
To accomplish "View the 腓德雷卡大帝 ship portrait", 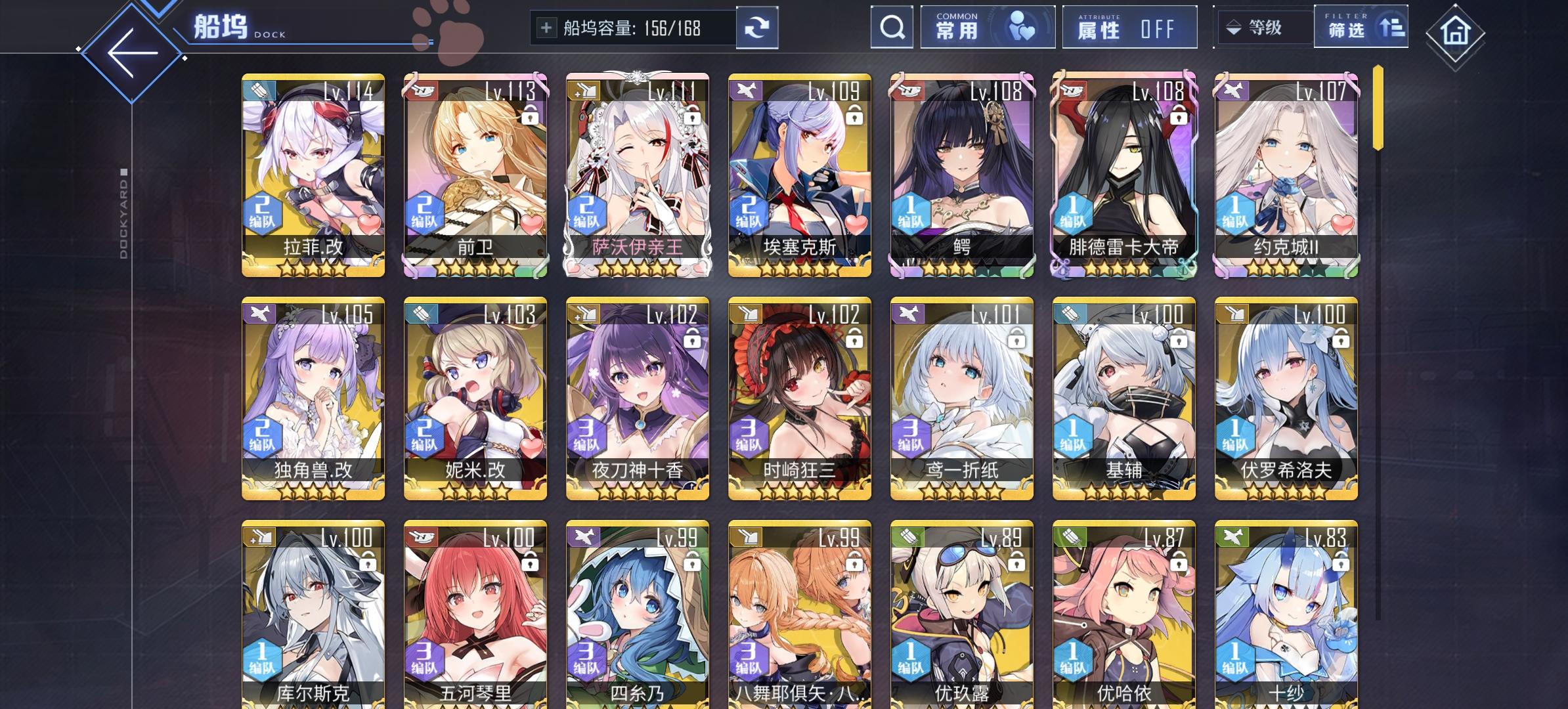I will [x=1123, y=164].
